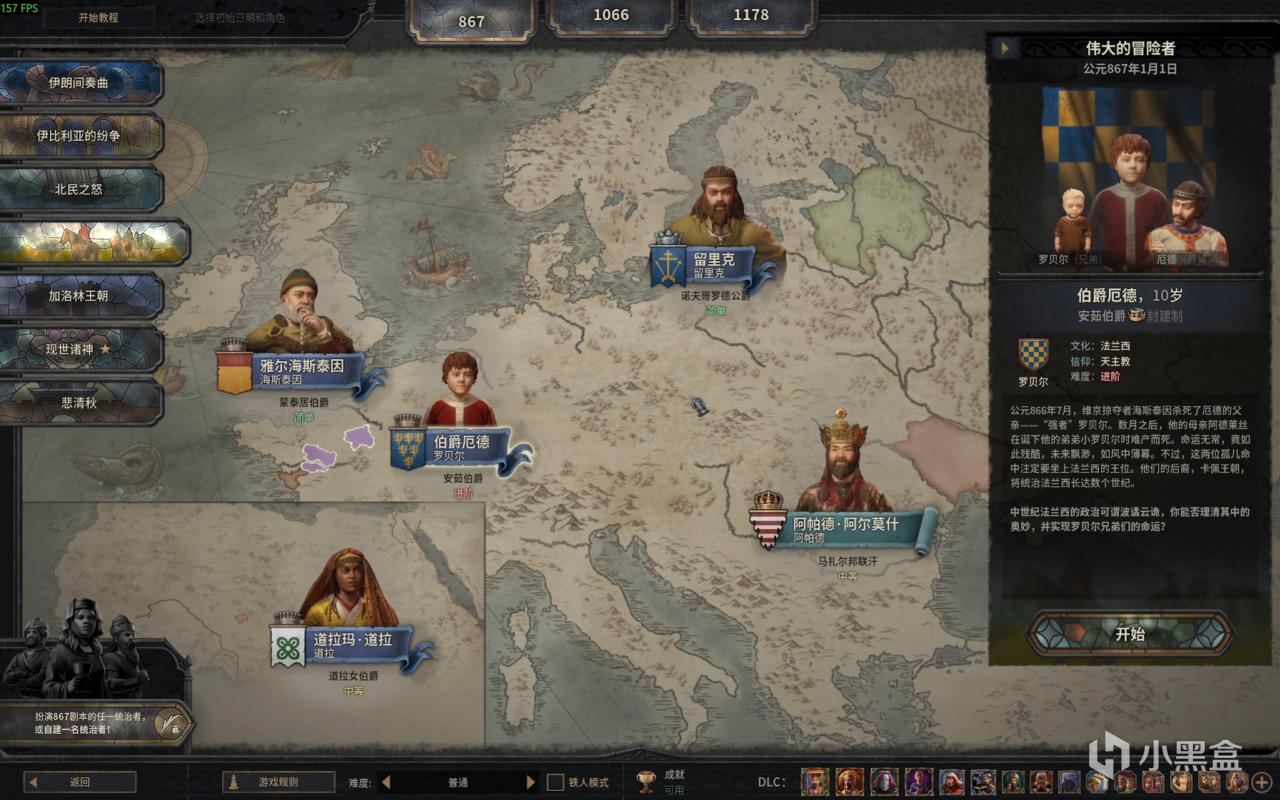Select the 伊朗间奏曲 bookmark

click(x=80, y=83)
